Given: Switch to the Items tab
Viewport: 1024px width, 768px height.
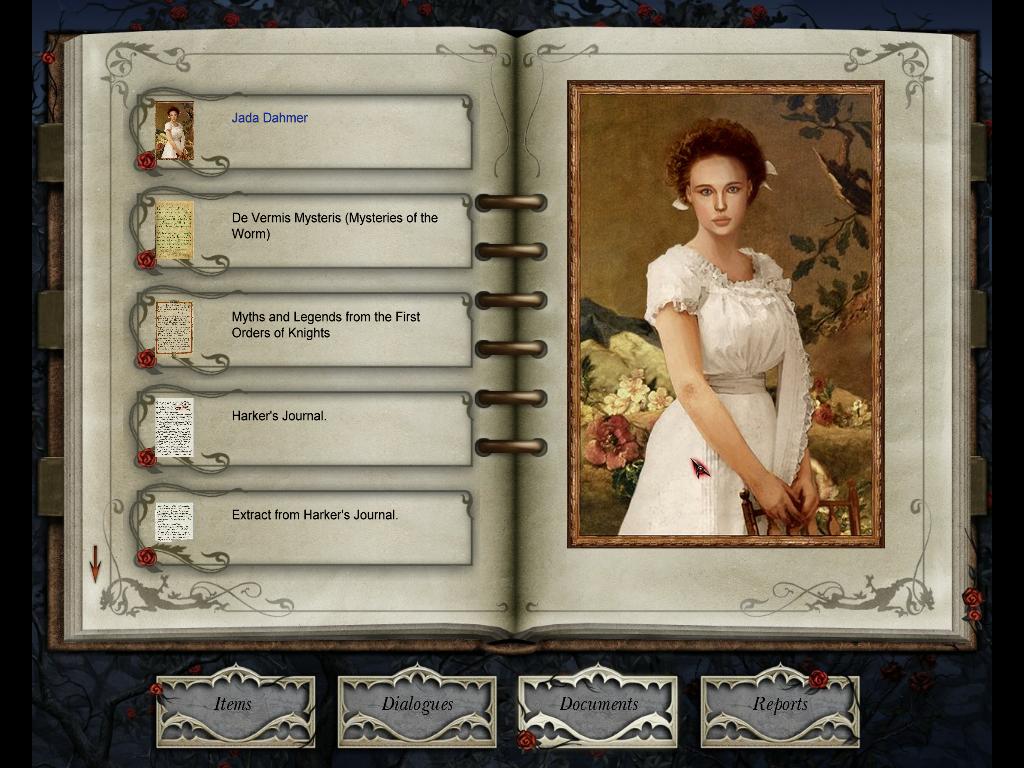Looking at the screenshot, I should tap(234, 705).
